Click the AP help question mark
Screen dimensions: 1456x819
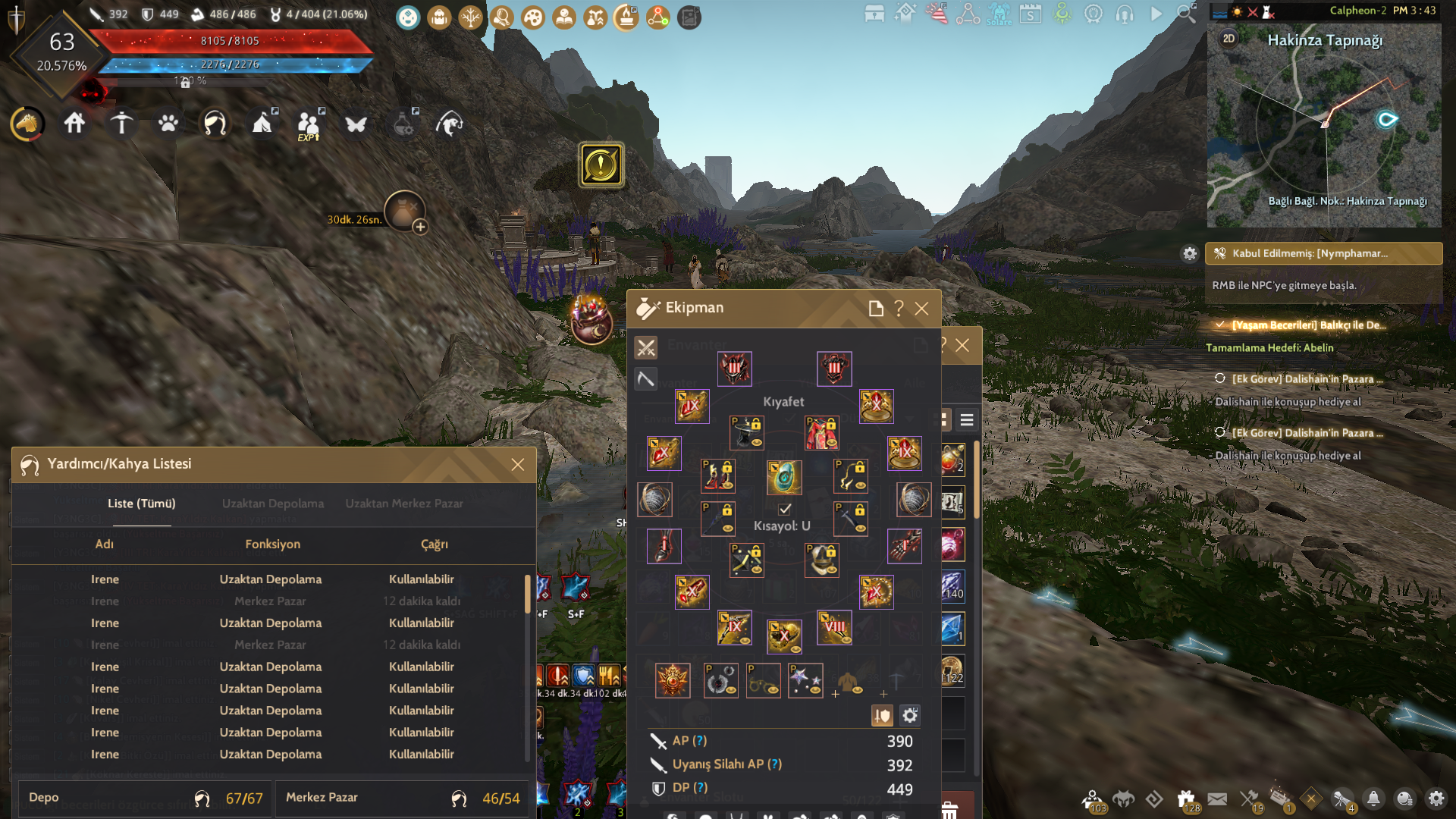(700, 741)
